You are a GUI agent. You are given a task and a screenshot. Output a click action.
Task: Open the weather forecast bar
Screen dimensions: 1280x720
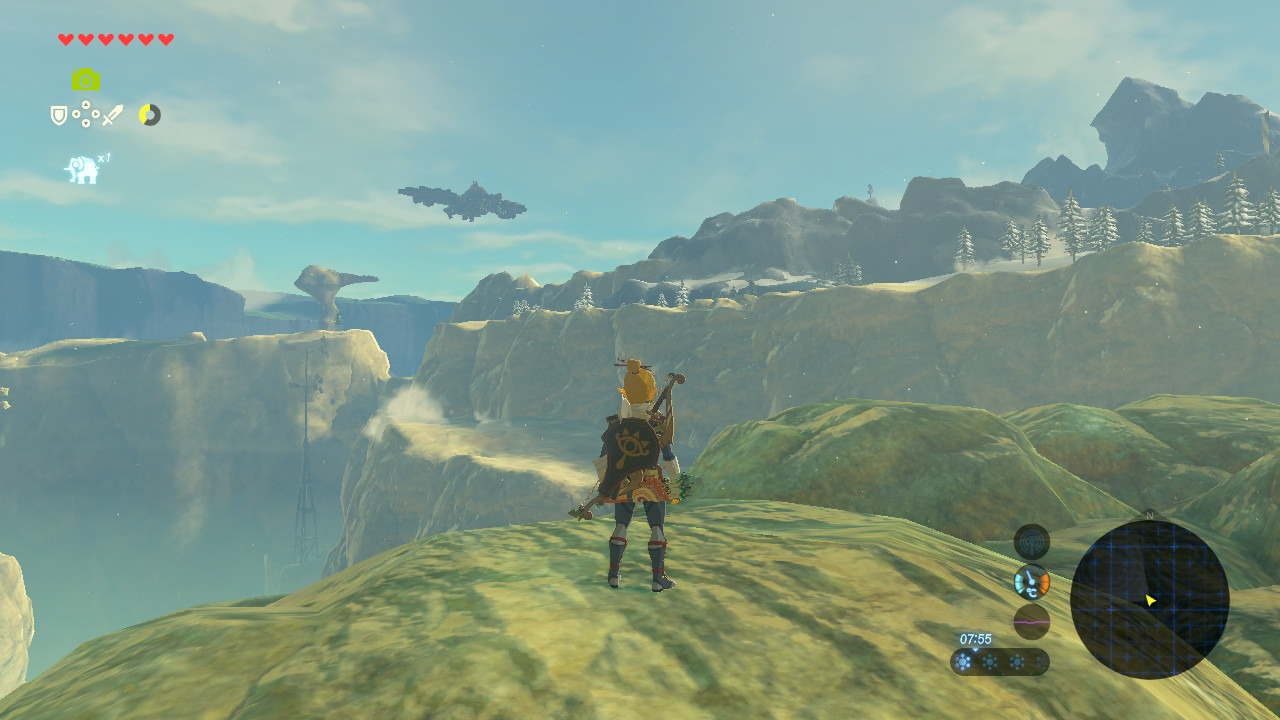(999, 662)
